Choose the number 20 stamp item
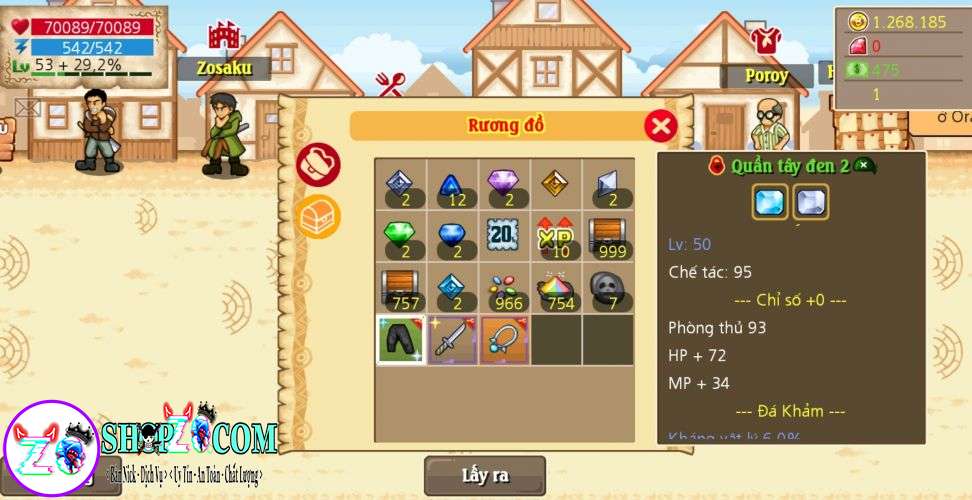 (504, 236)
